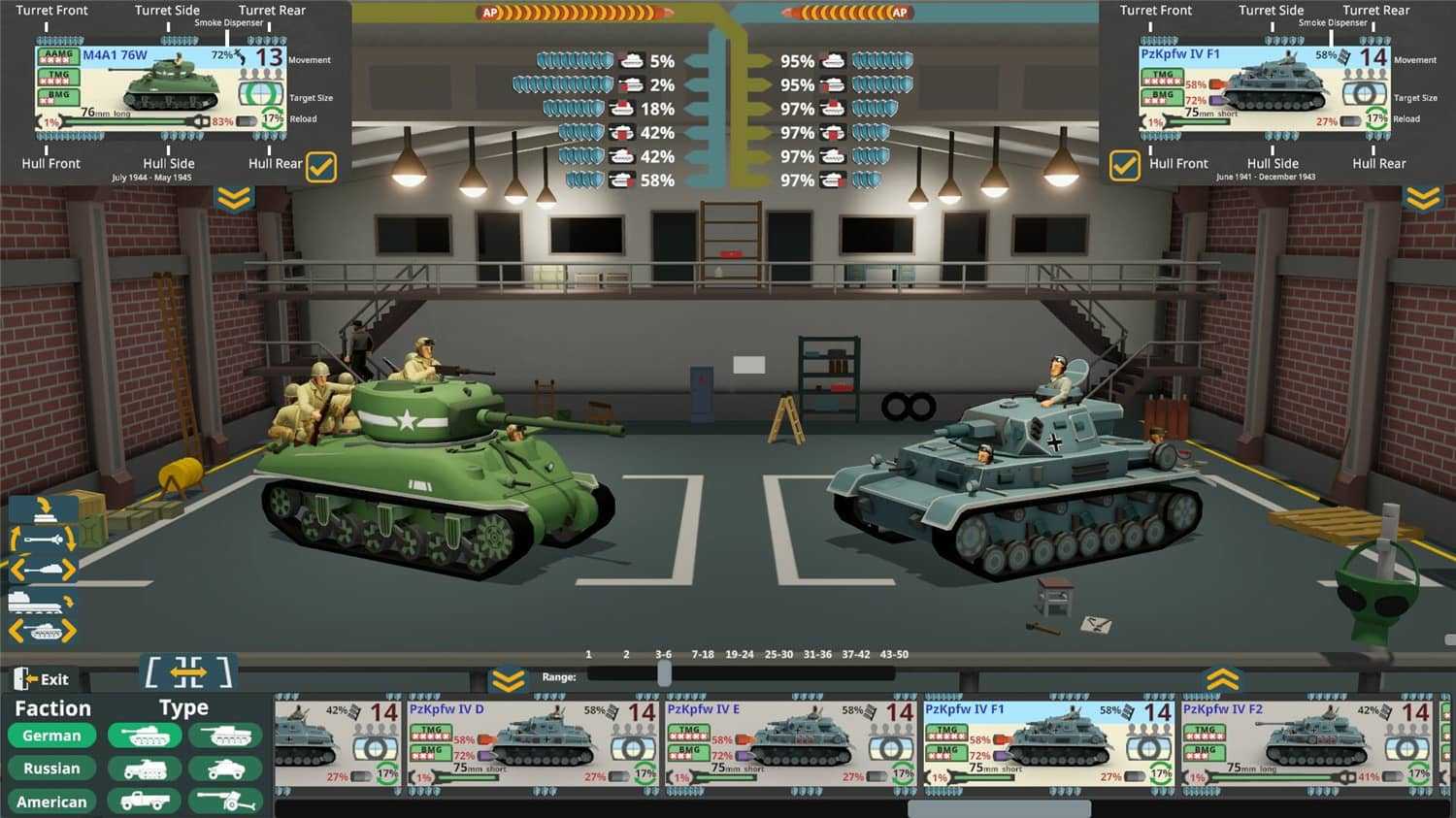Viewport: 1456px width, 818px height.
Task: Filter by the truck vehicle type
Action: pyautogui.click(x=144, y=801)
